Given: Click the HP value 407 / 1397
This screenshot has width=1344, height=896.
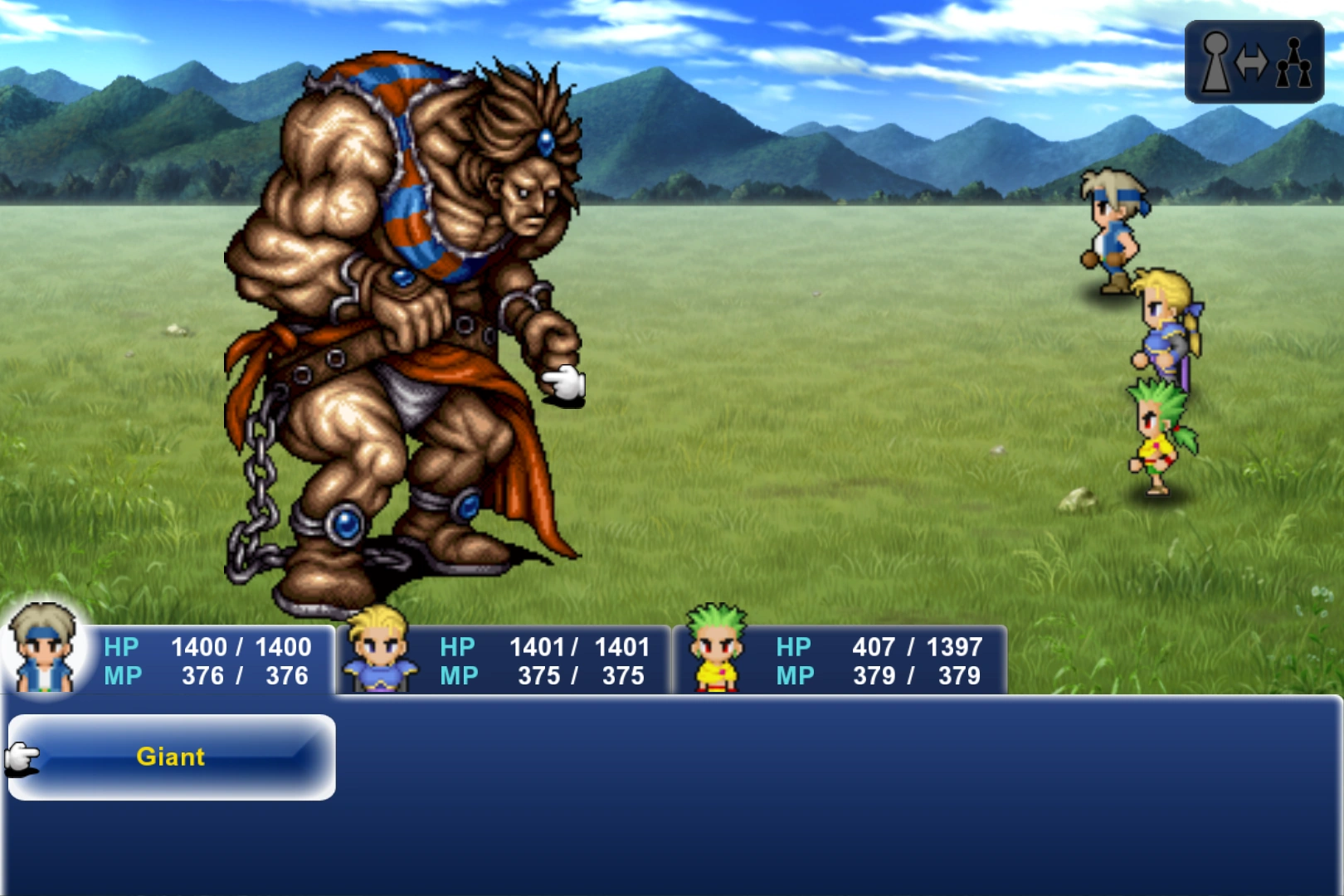Looking at the screenshot, I should click(917, 647).
